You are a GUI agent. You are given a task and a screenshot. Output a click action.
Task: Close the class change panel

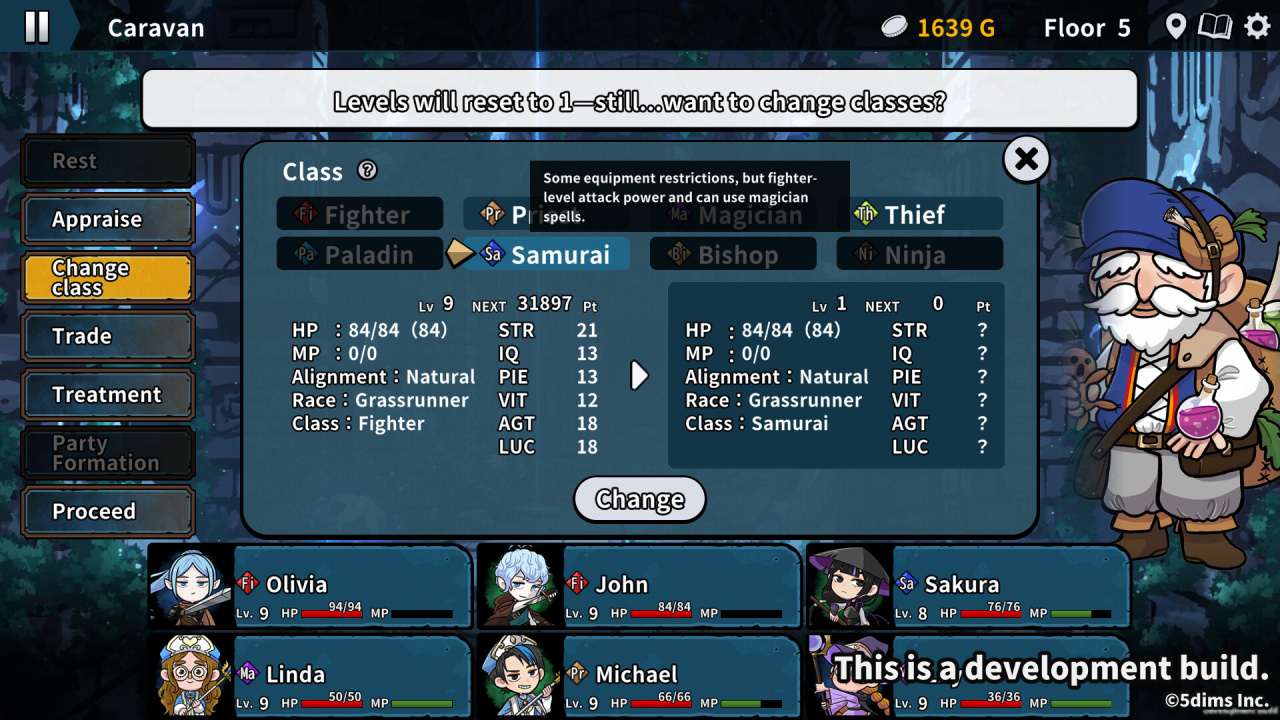click(1026, 159)
